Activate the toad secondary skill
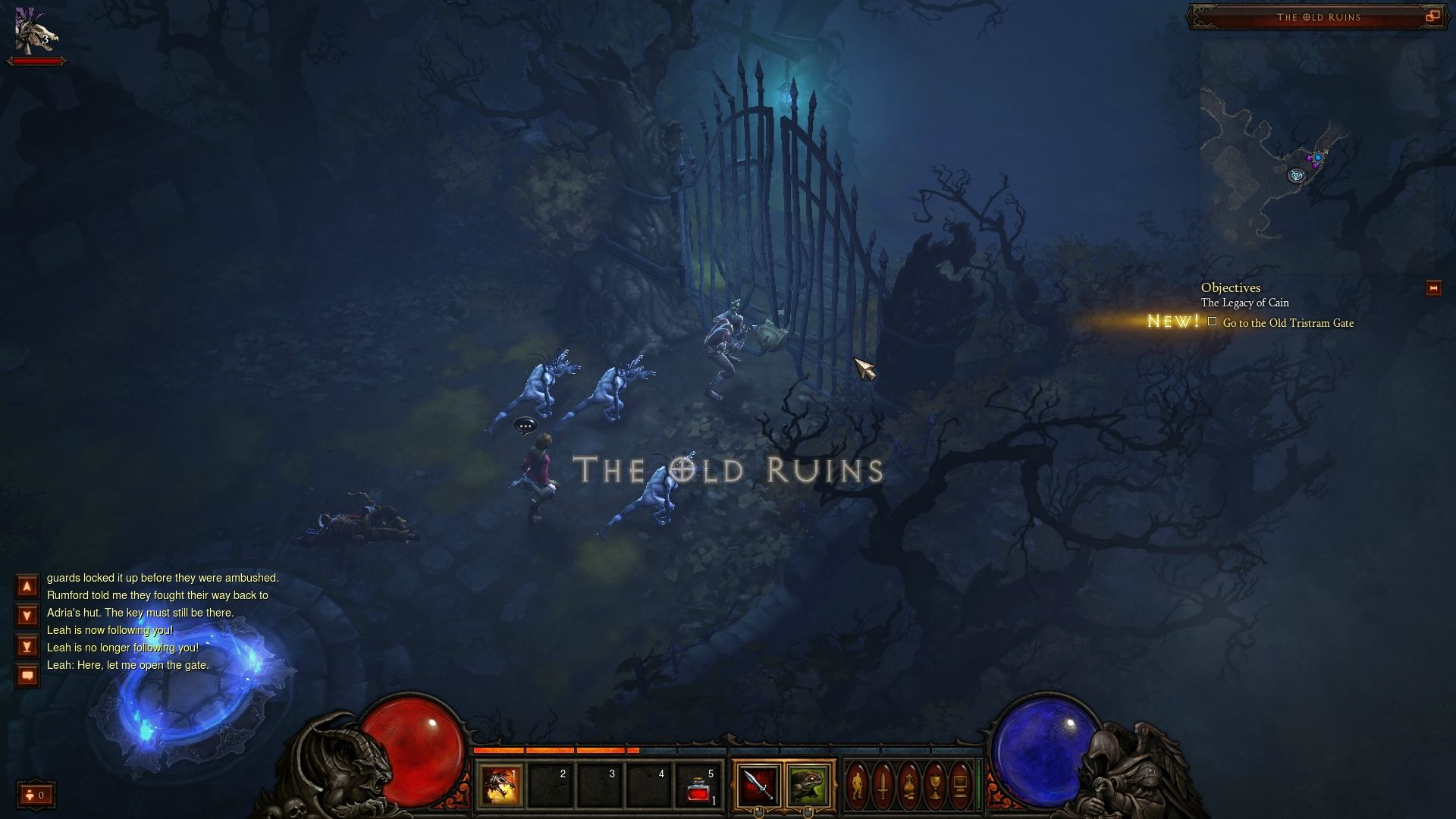The width and height of the screenshot is (1456, 819). [807, 786]
